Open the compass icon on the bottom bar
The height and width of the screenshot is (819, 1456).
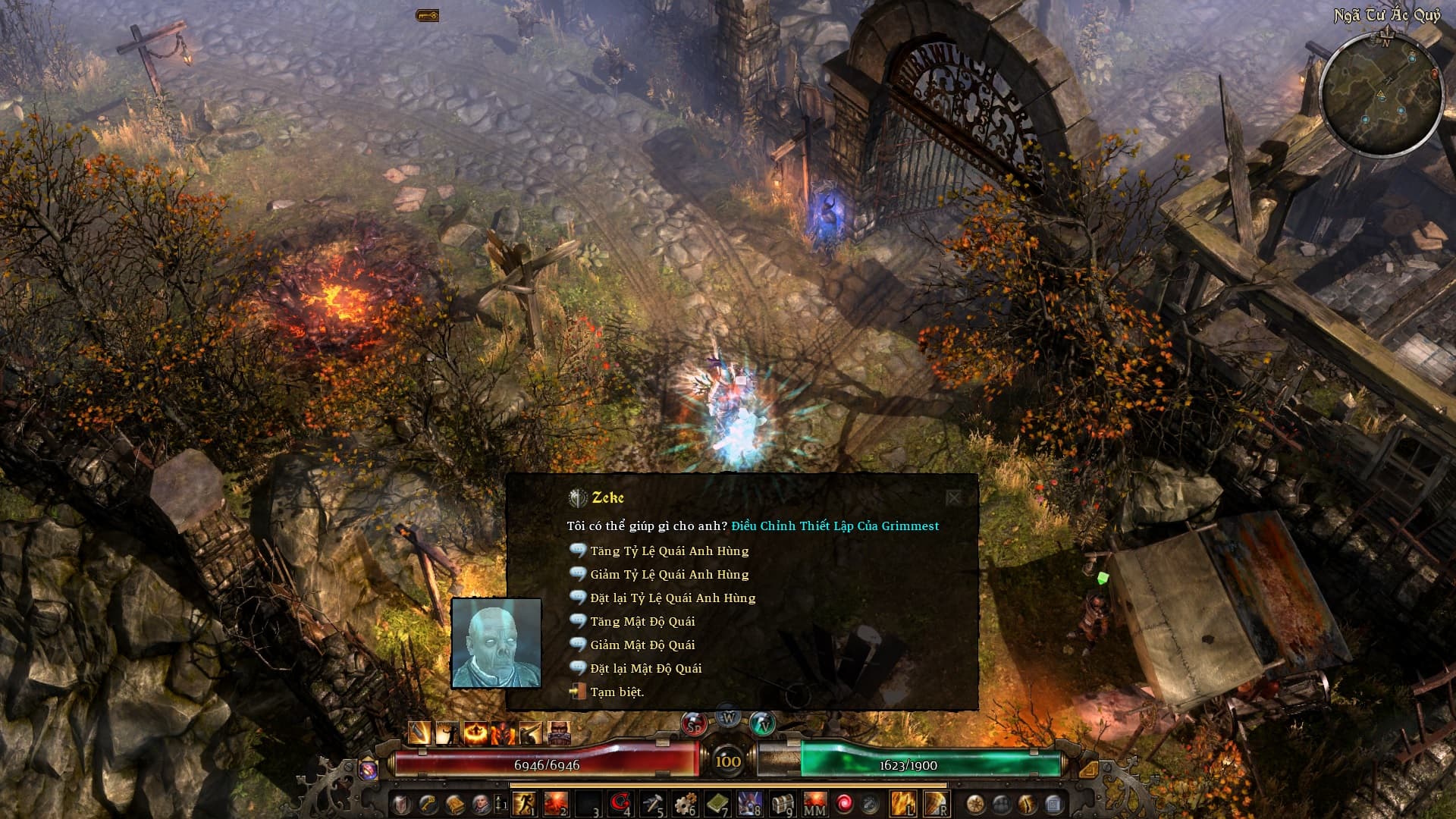pos(975,803)
